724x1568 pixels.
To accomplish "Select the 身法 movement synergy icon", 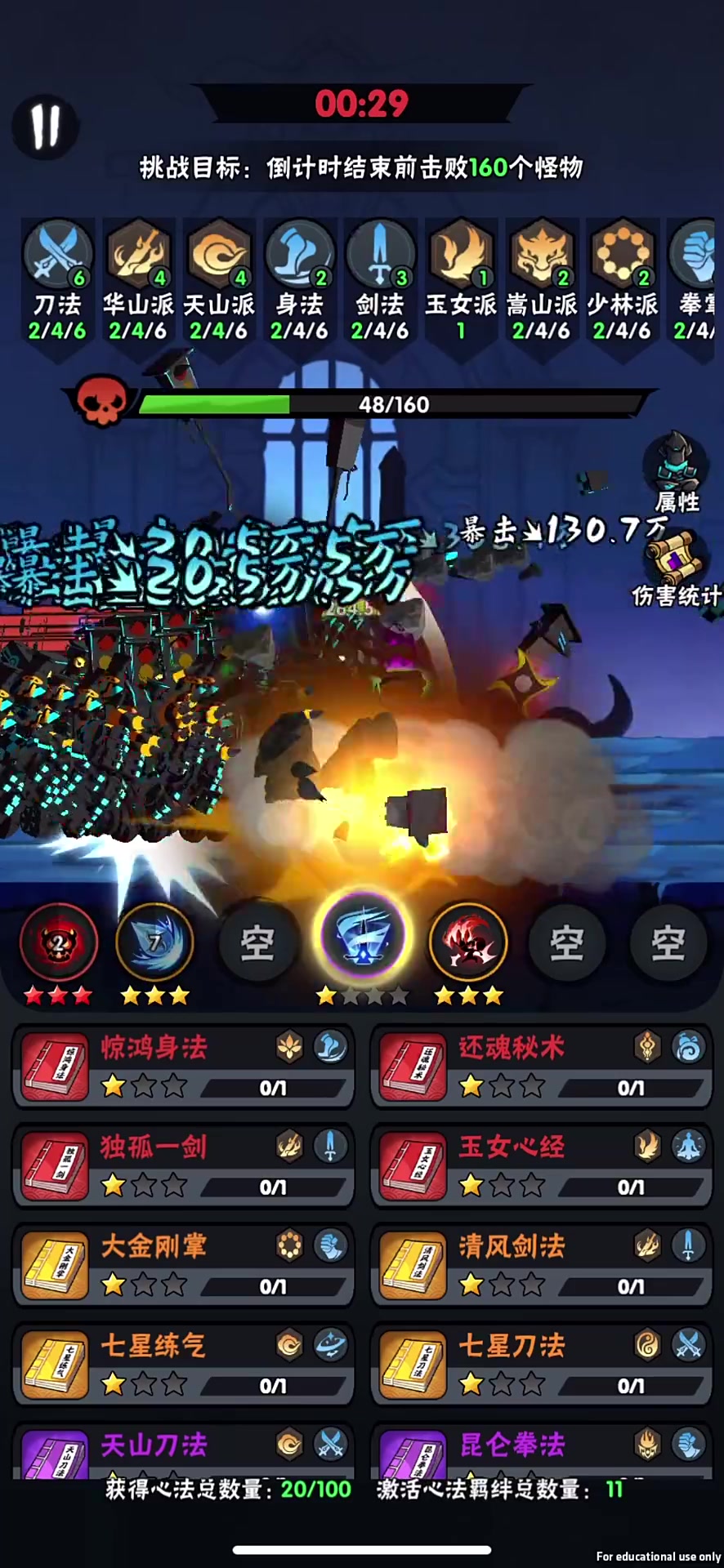I will click(x=299, y=253).
